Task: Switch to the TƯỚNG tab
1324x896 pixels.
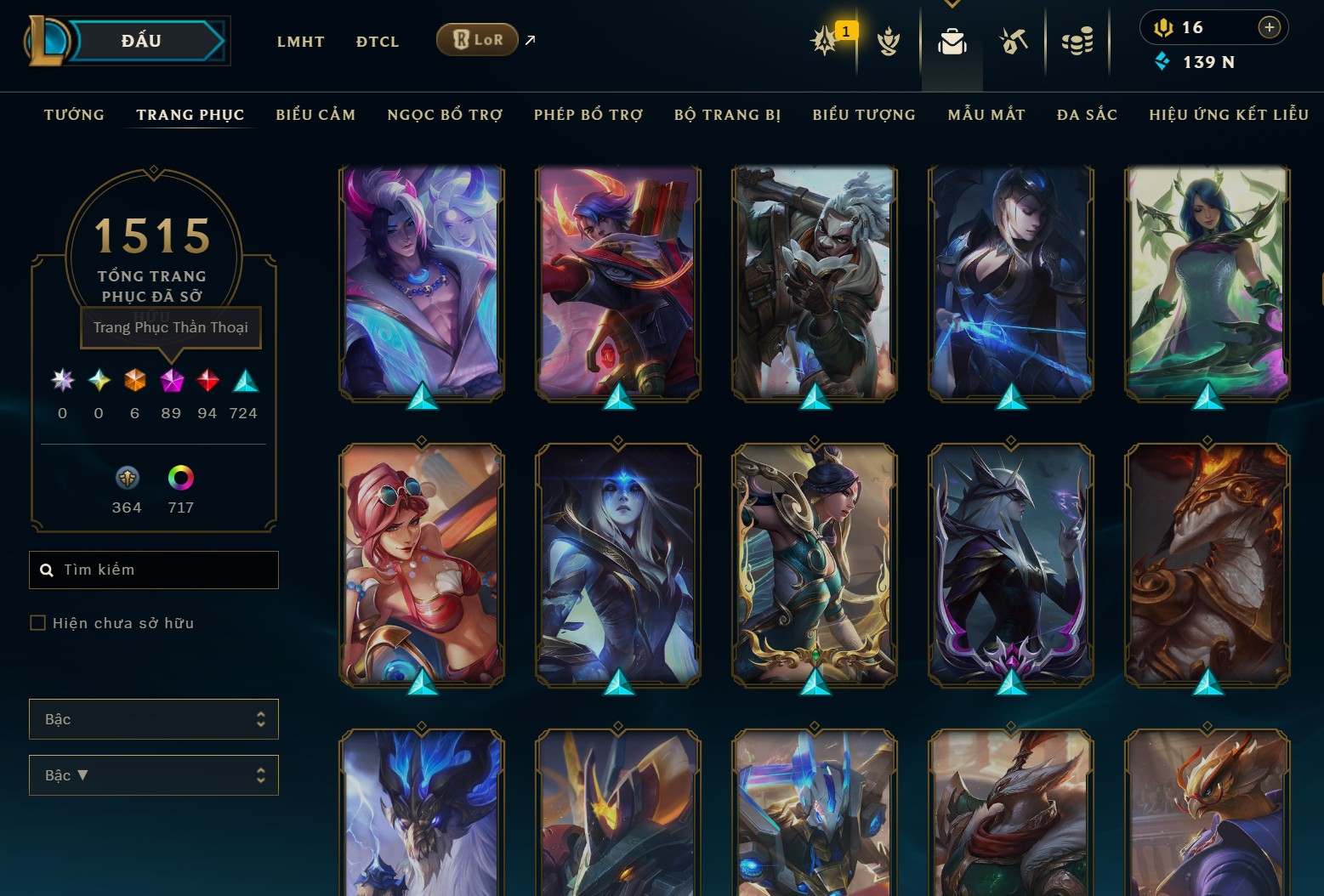Action: point(74,114)
